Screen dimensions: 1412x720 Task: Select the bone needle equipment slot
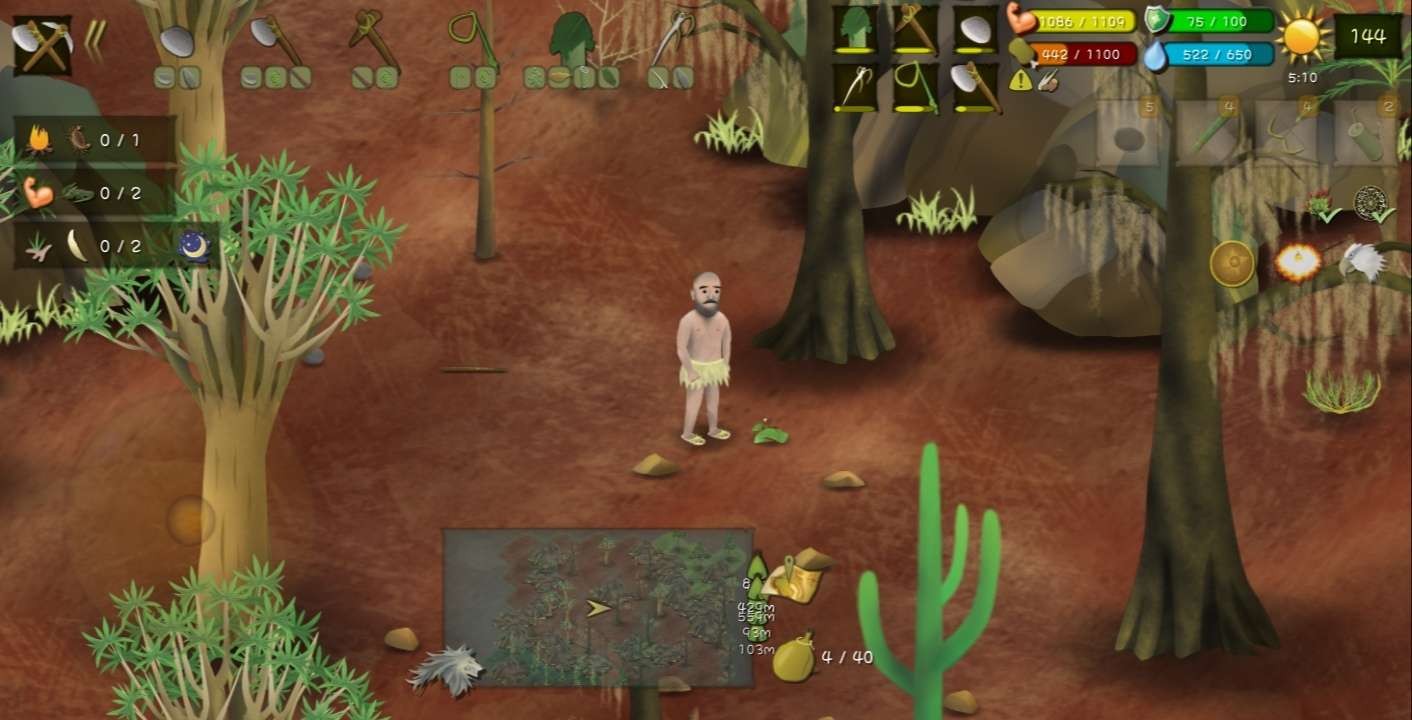click(x=855, y=87)
